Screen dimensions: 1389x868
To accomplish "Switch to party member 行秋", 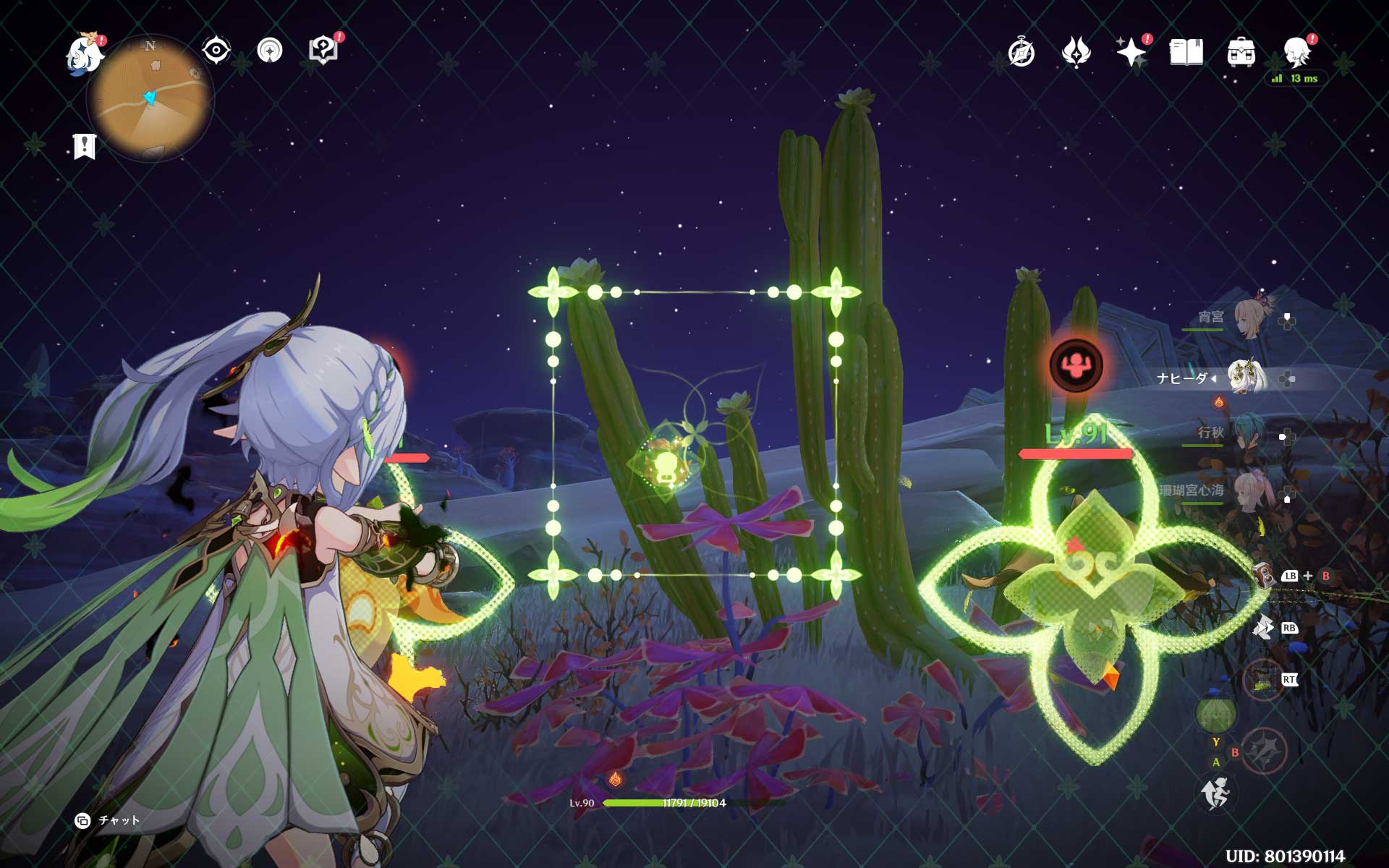I will [x=1248, y=435].
